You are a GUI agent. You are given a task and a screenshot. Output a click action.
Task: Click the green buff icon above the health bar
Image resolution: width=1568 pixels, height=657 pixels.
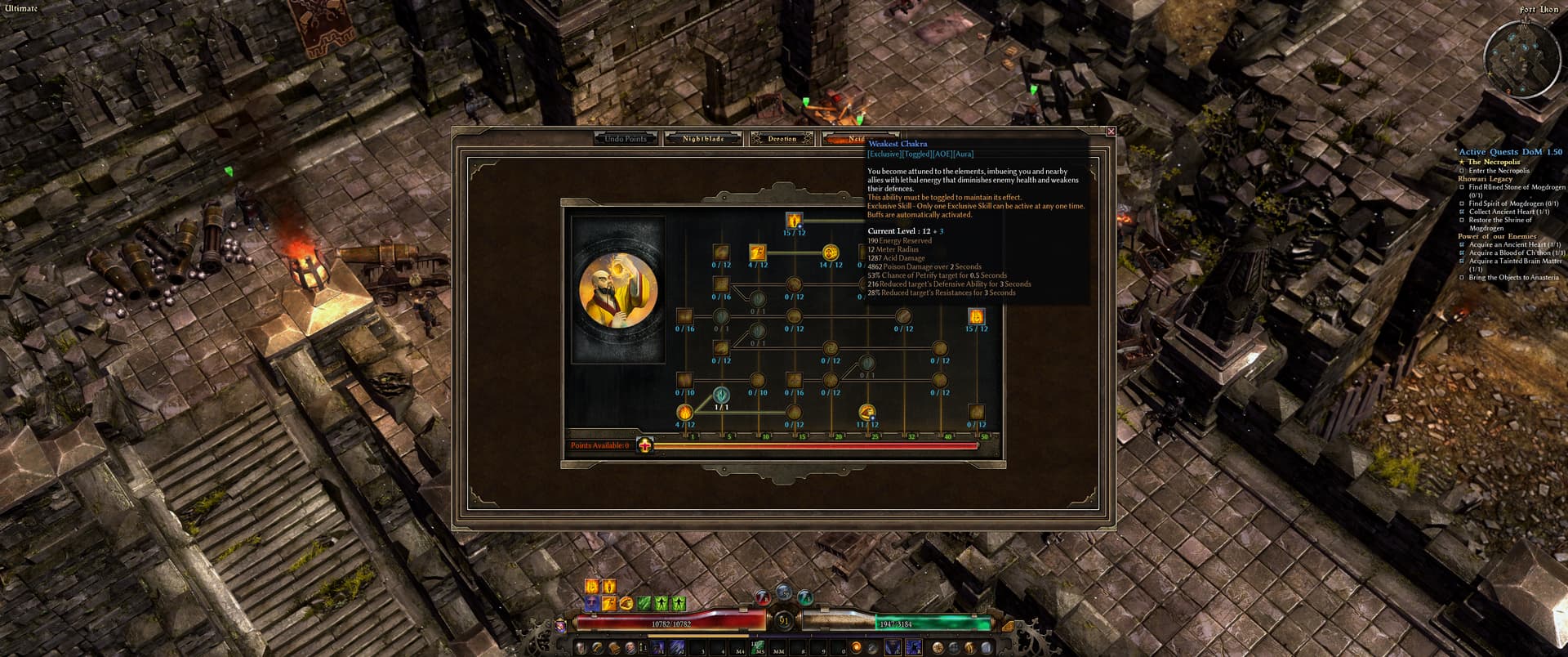tap(643, 602)
